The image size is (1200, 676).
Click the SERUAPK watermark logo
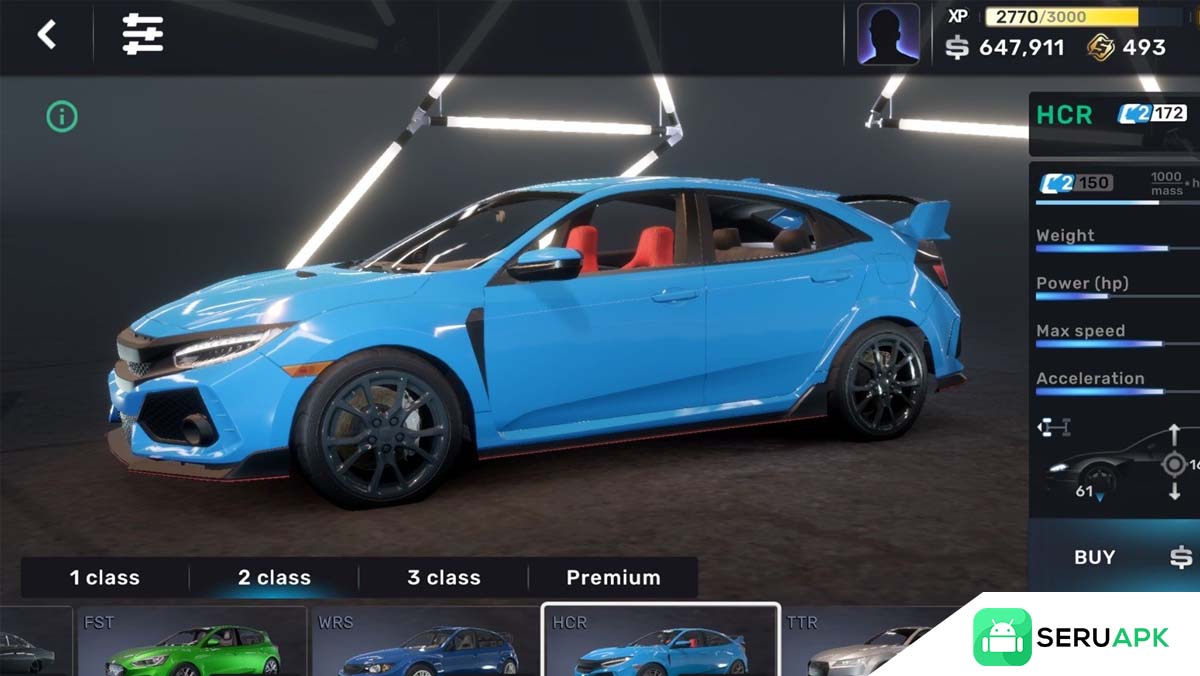pyautogui.click(x=1070, y=638)
